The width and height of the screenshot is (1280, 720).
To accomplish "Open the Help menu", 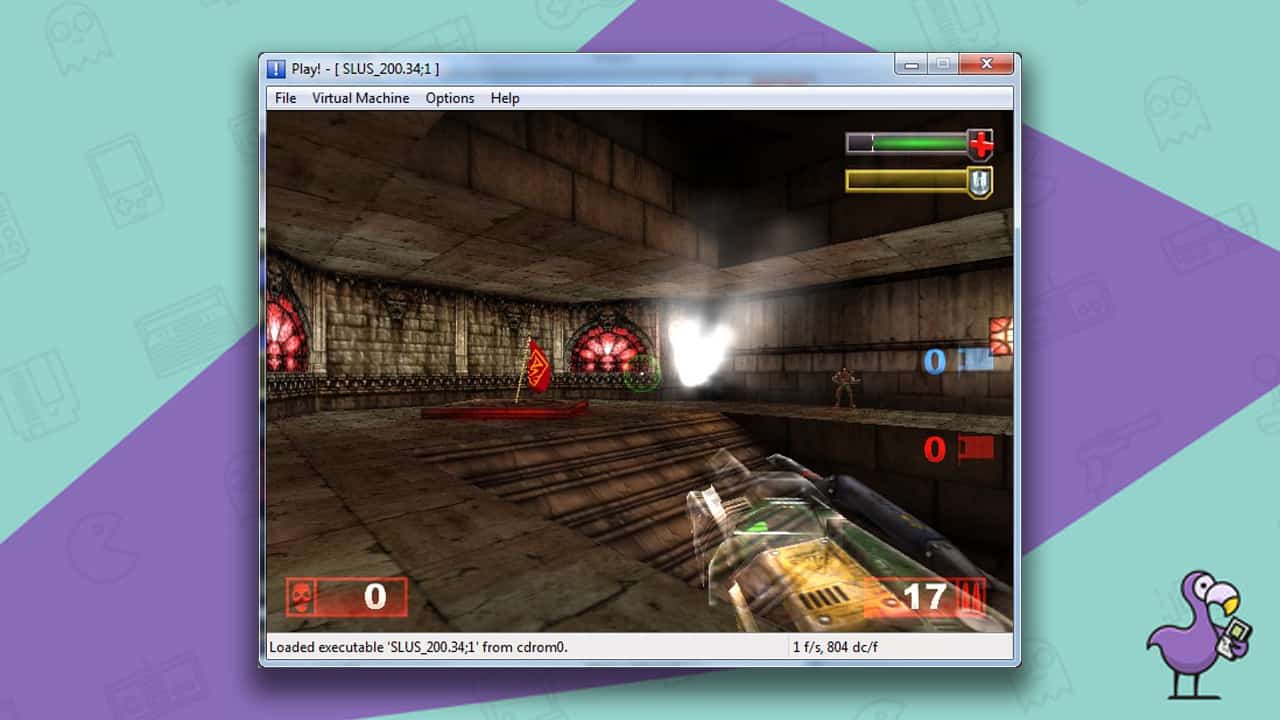I will coord(505,97).
